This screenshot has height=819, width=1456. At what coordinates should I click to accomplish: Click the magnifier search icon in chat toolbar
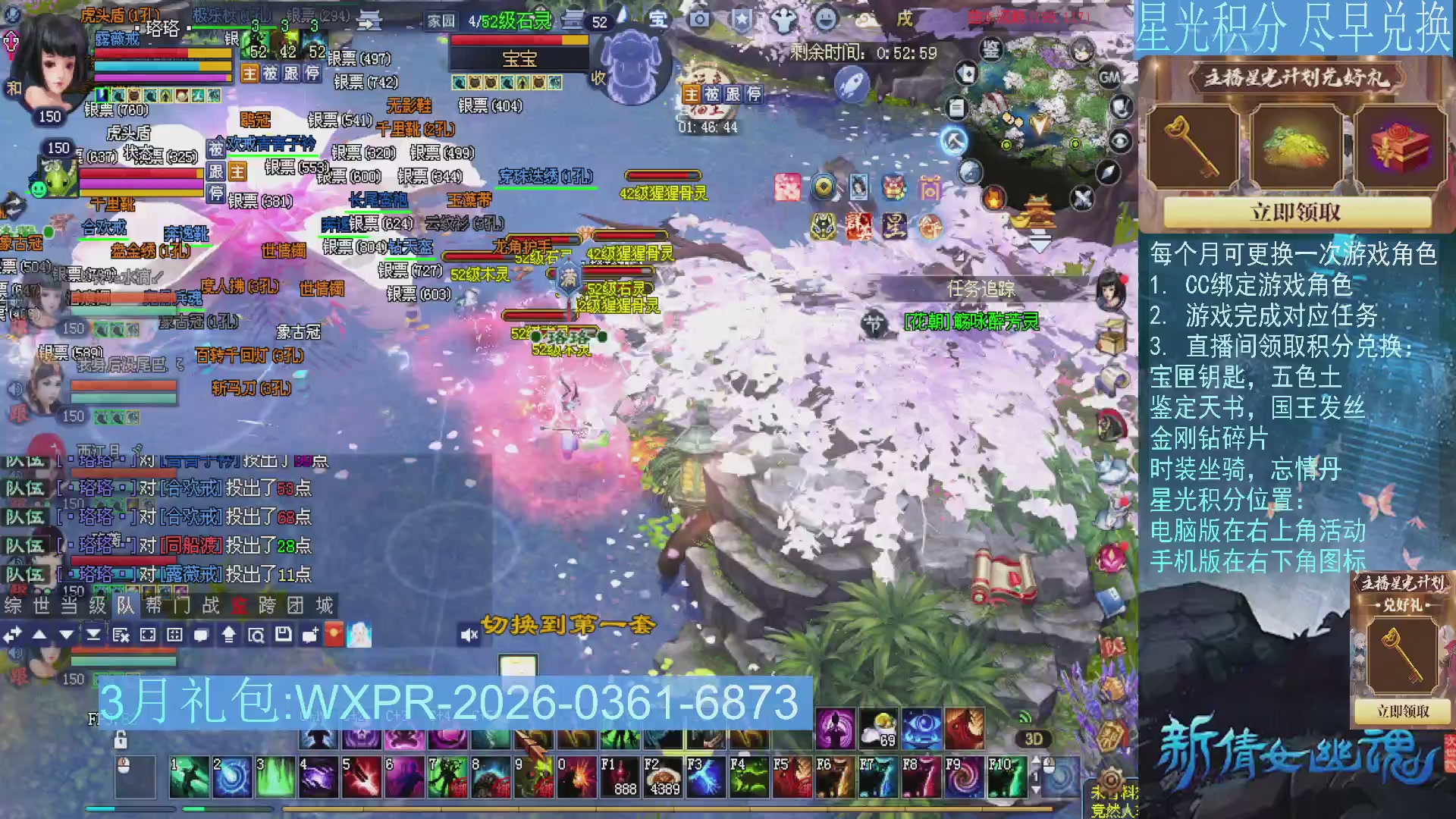pyautogui.click(x=257, y=635)
